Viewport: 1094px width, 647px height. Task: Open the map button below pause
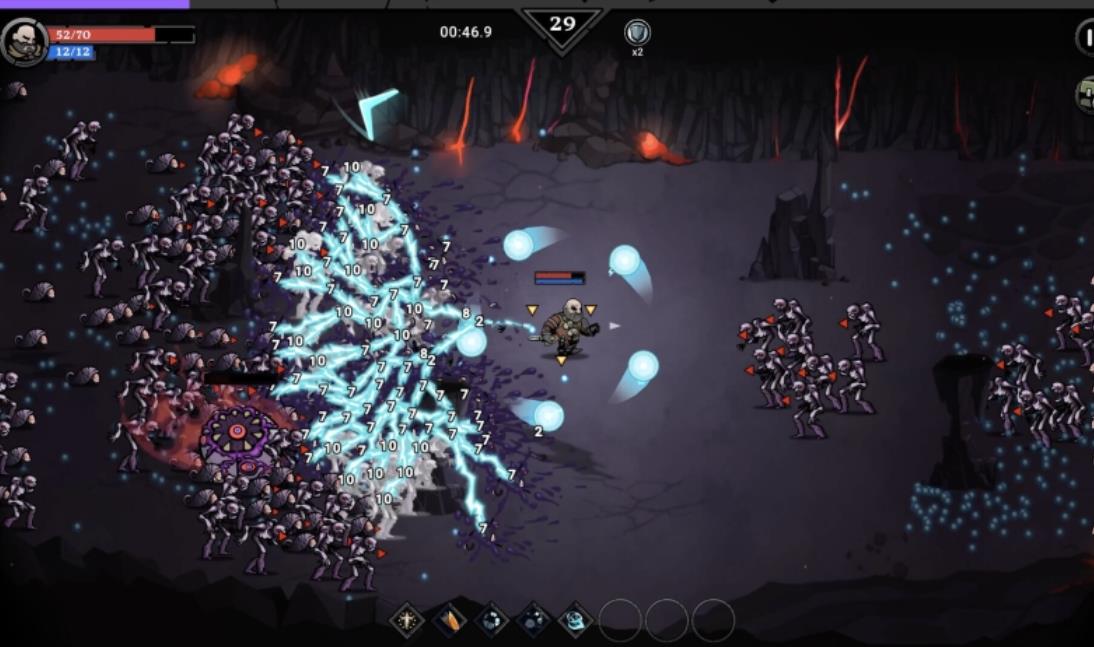(x=1086, y=95)
